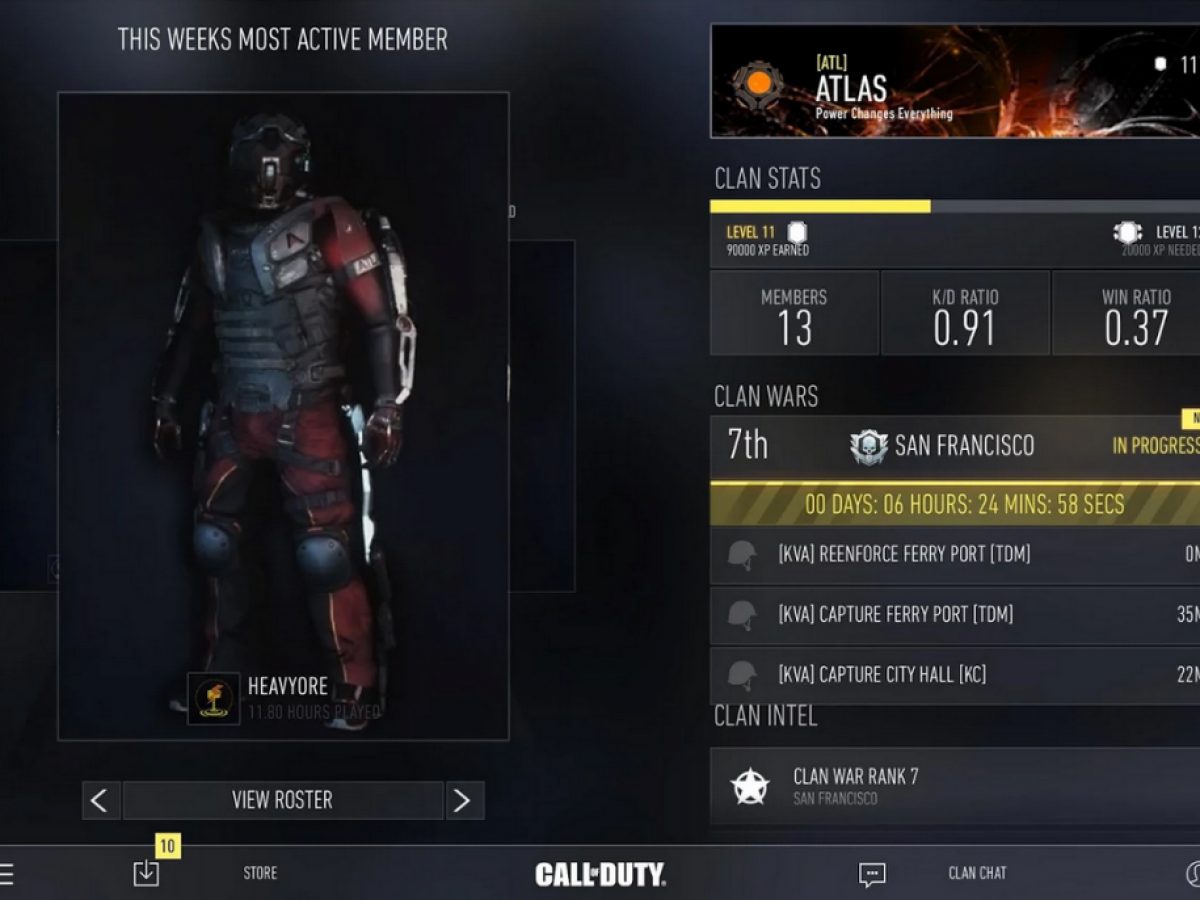Open the San Francisco clan war row
The image size is (1200, 900).
pos(955,446)
